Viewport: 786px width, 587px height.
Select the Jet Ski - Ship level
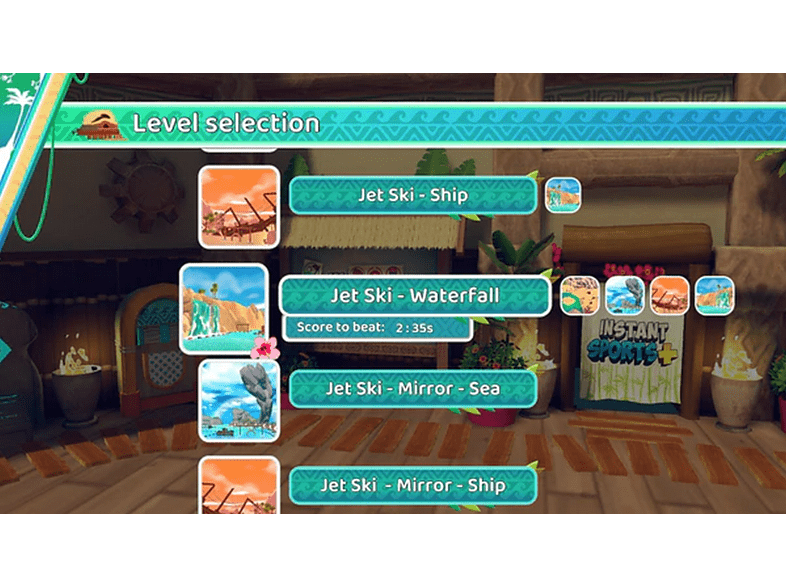click(x=412, y=195)
